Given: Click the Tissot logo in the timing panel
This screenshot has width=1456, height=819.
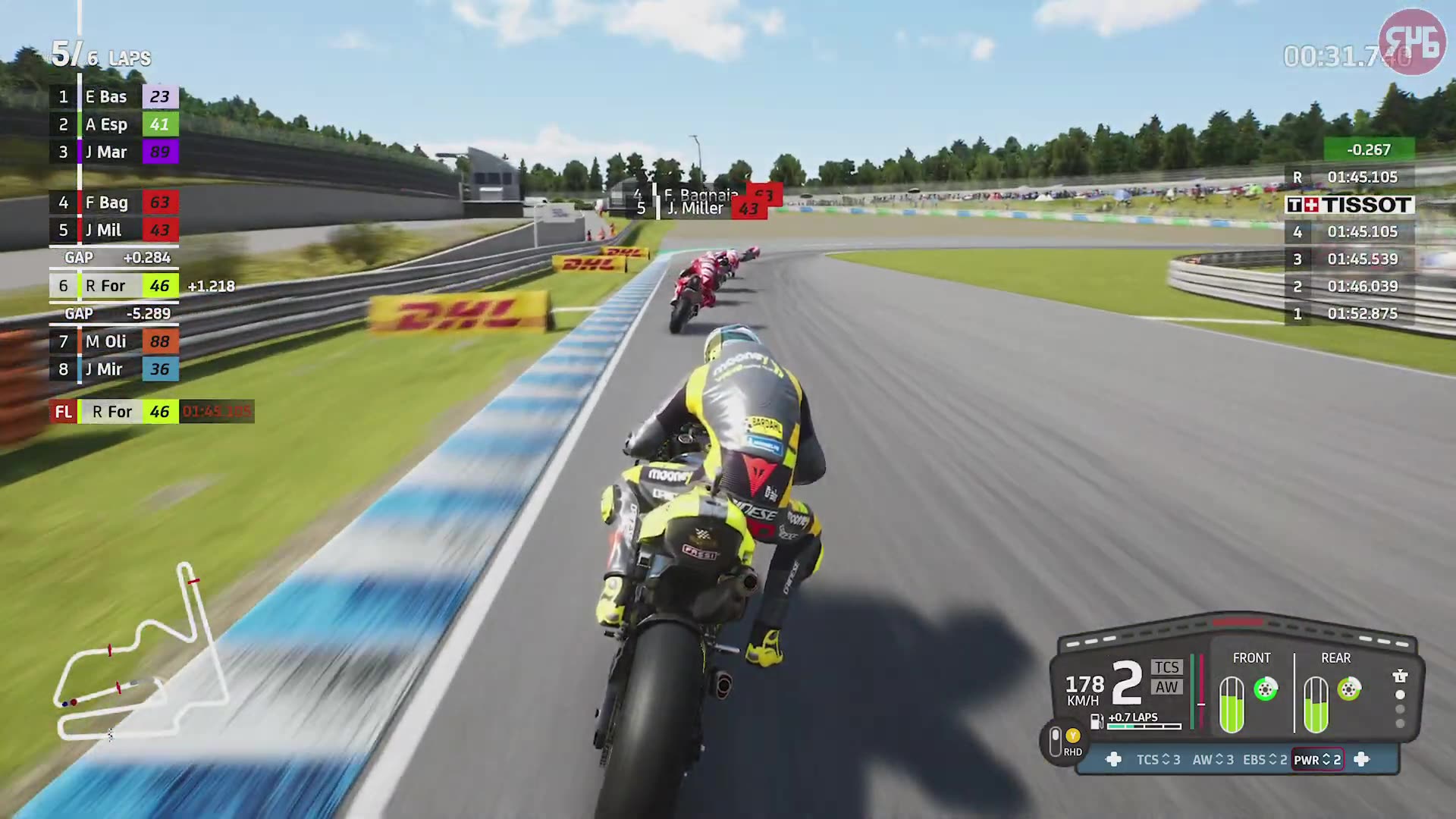Looking at the screenshot, I should tap(1351, 205).
